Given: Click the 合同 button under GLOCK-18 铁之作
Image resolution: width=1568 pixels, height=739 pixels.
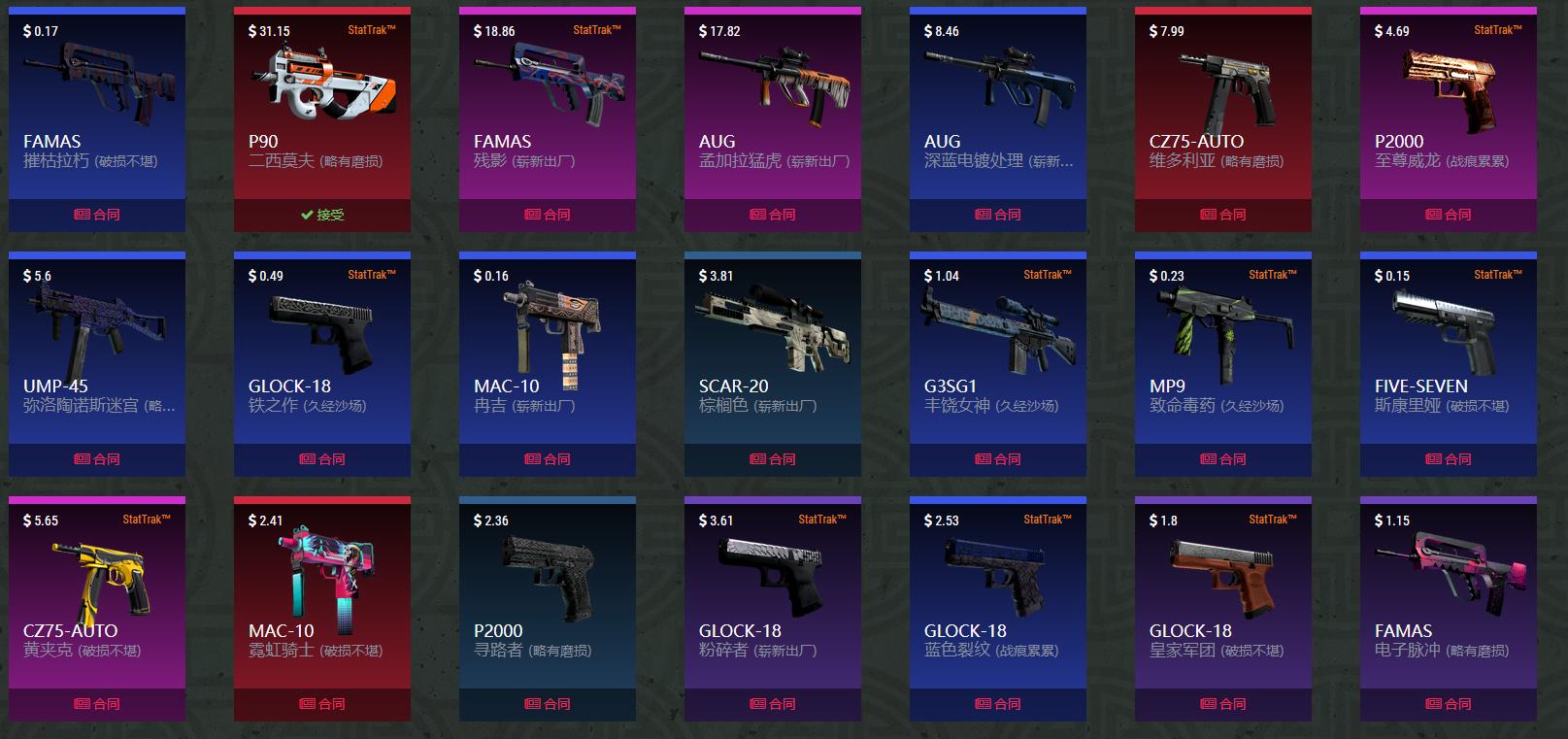Looking at the screenshot, I should pos(321,458).
